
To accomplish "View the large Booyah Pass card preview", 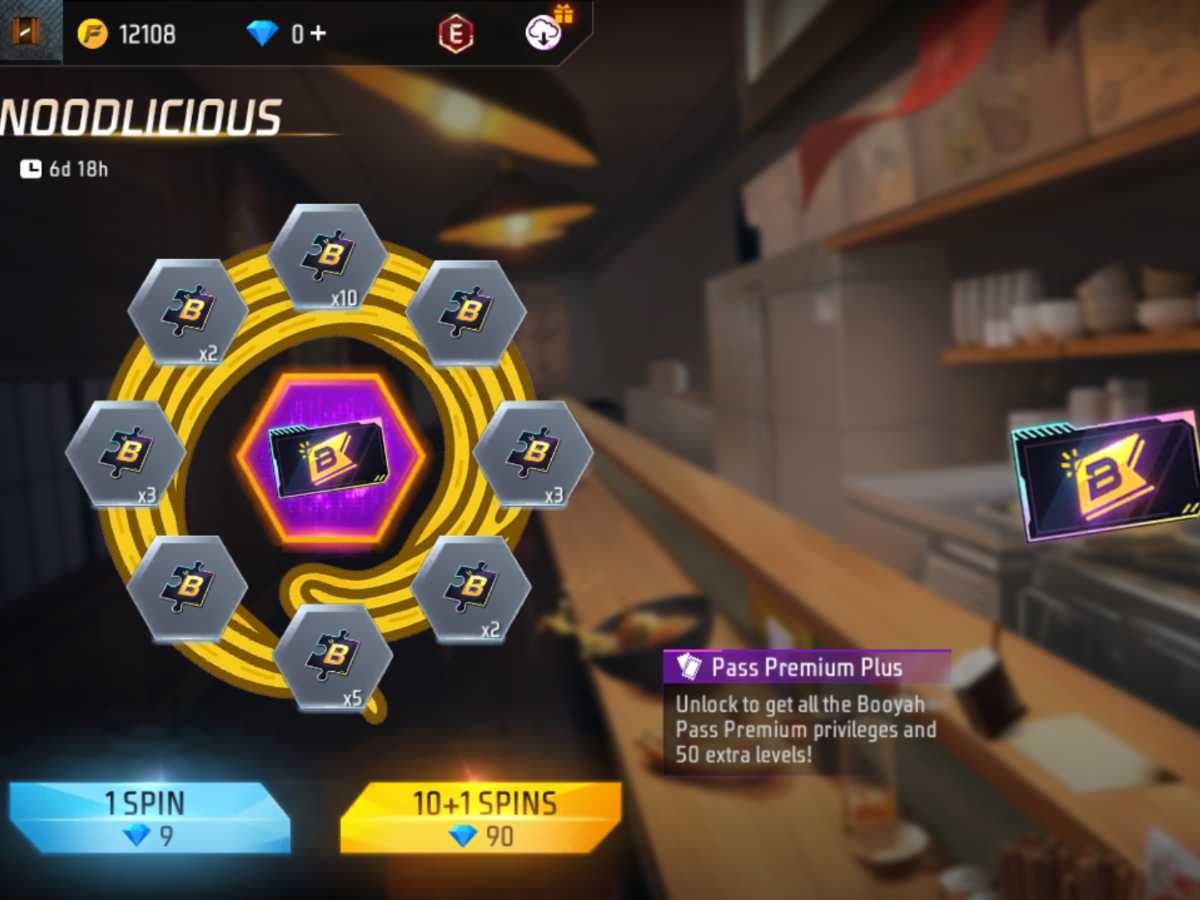I will pos(1105,475).
